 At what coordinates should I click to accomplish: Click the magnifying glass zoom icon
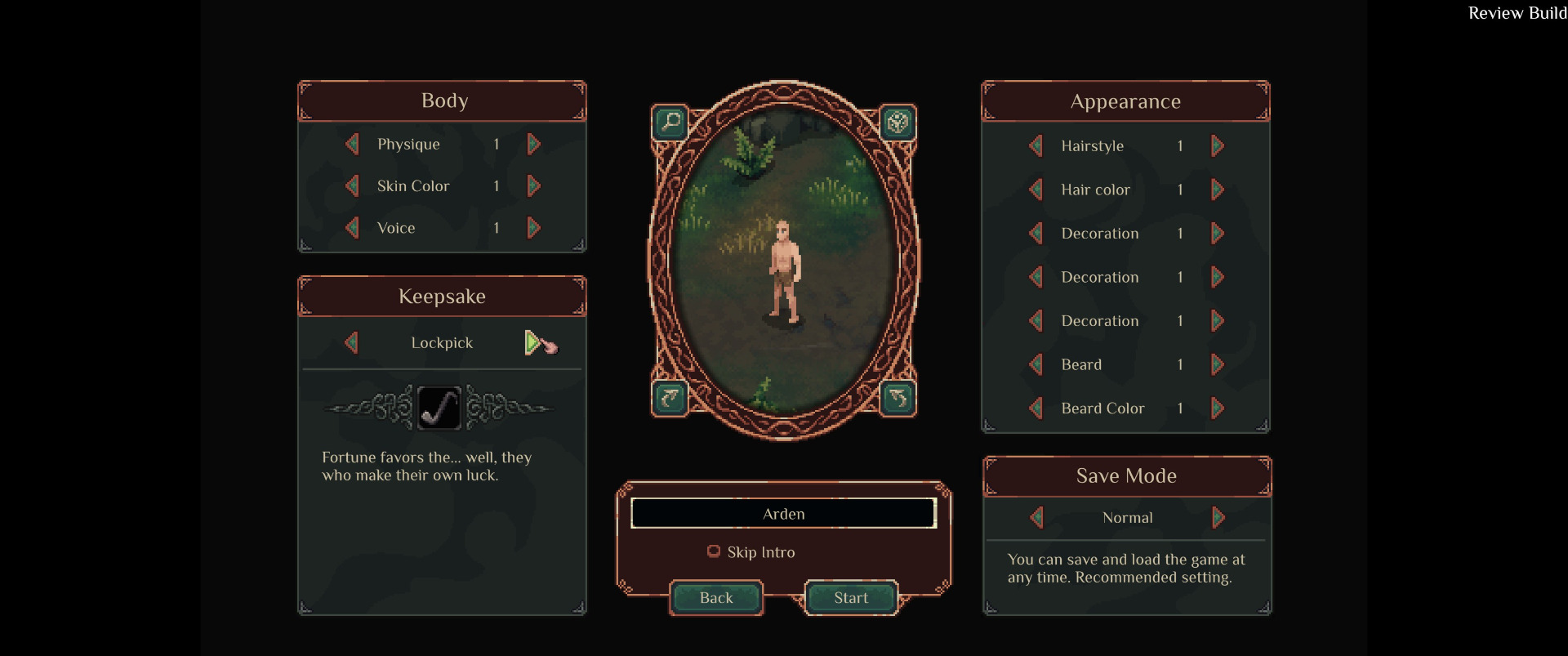coord(670,123)
